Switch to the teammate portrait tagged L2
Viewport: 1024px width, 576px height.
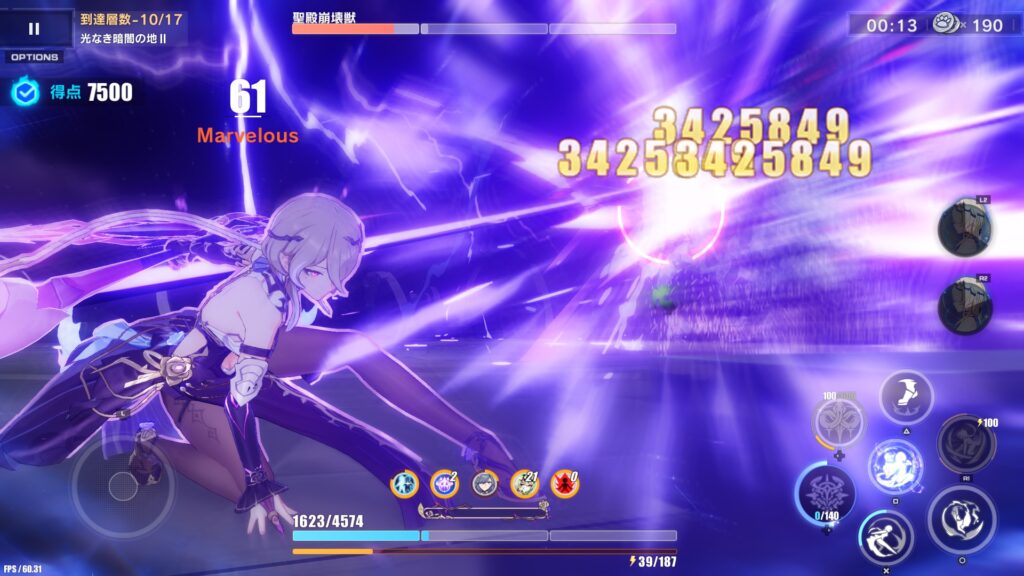coord(964,228)
